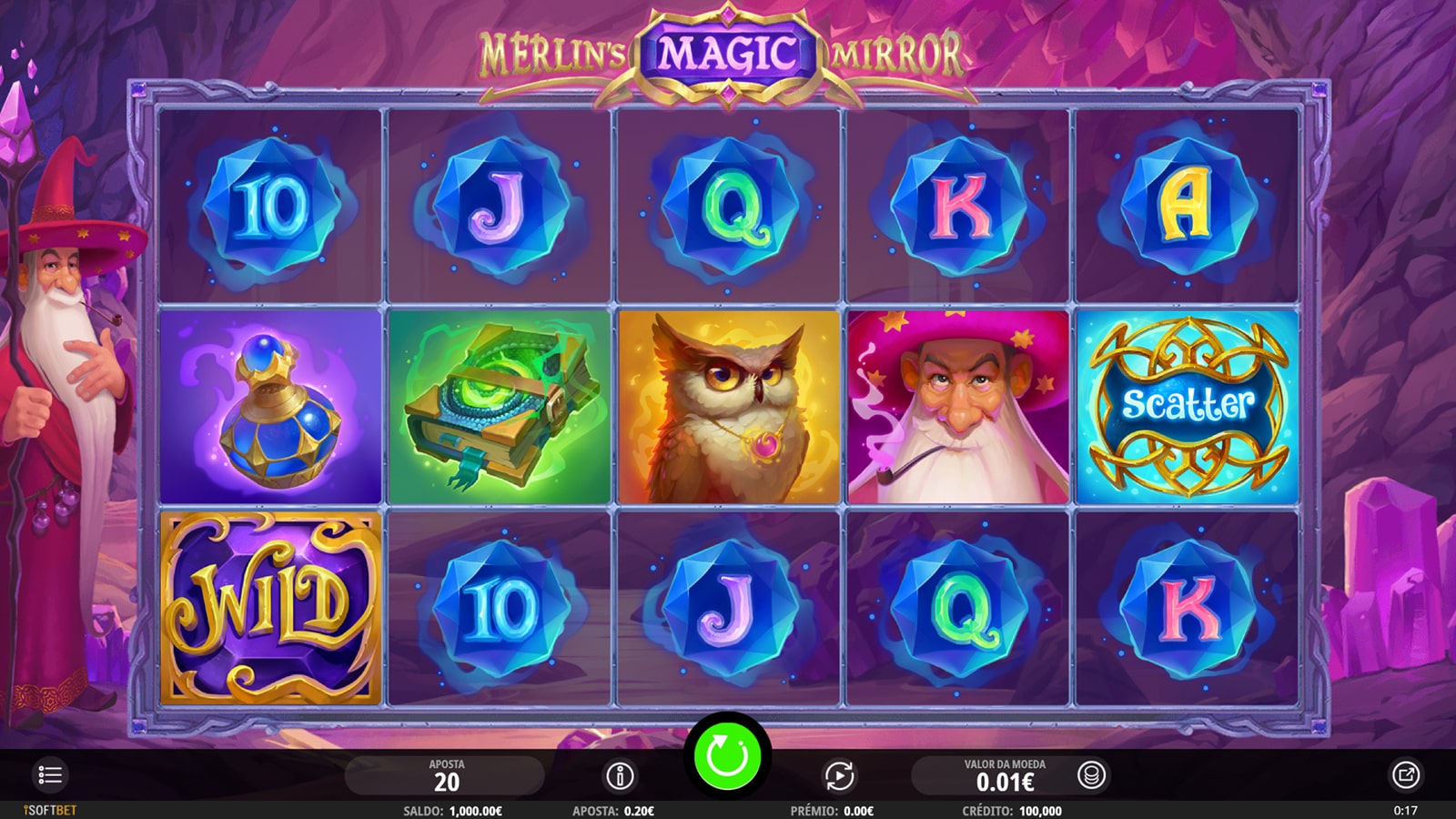Change the Aposta bet amount
Screen dimensions: 1456x819
tap(446, 776)
